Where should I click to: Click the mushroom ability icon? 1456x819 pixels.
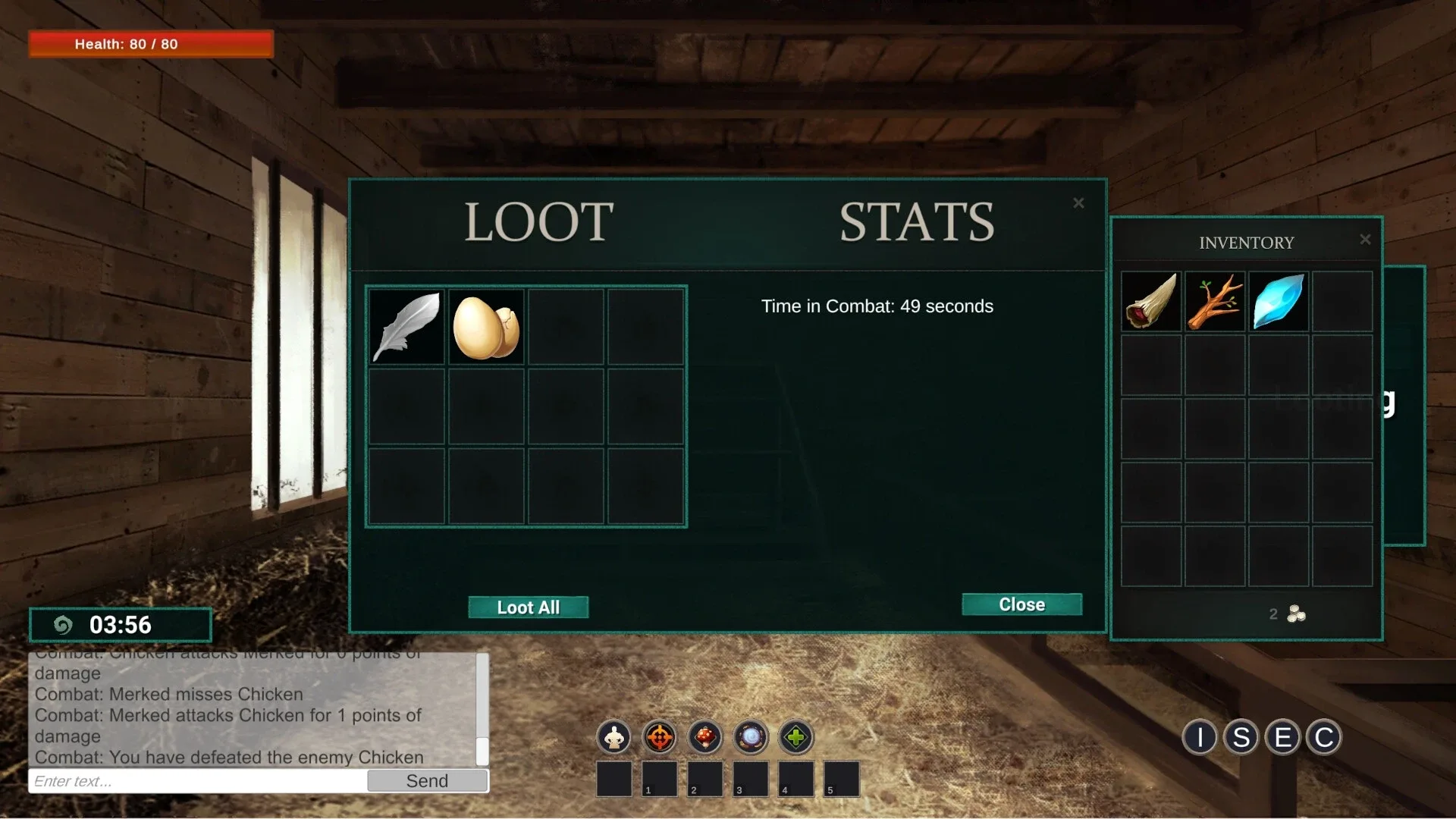tap(704, 736)
